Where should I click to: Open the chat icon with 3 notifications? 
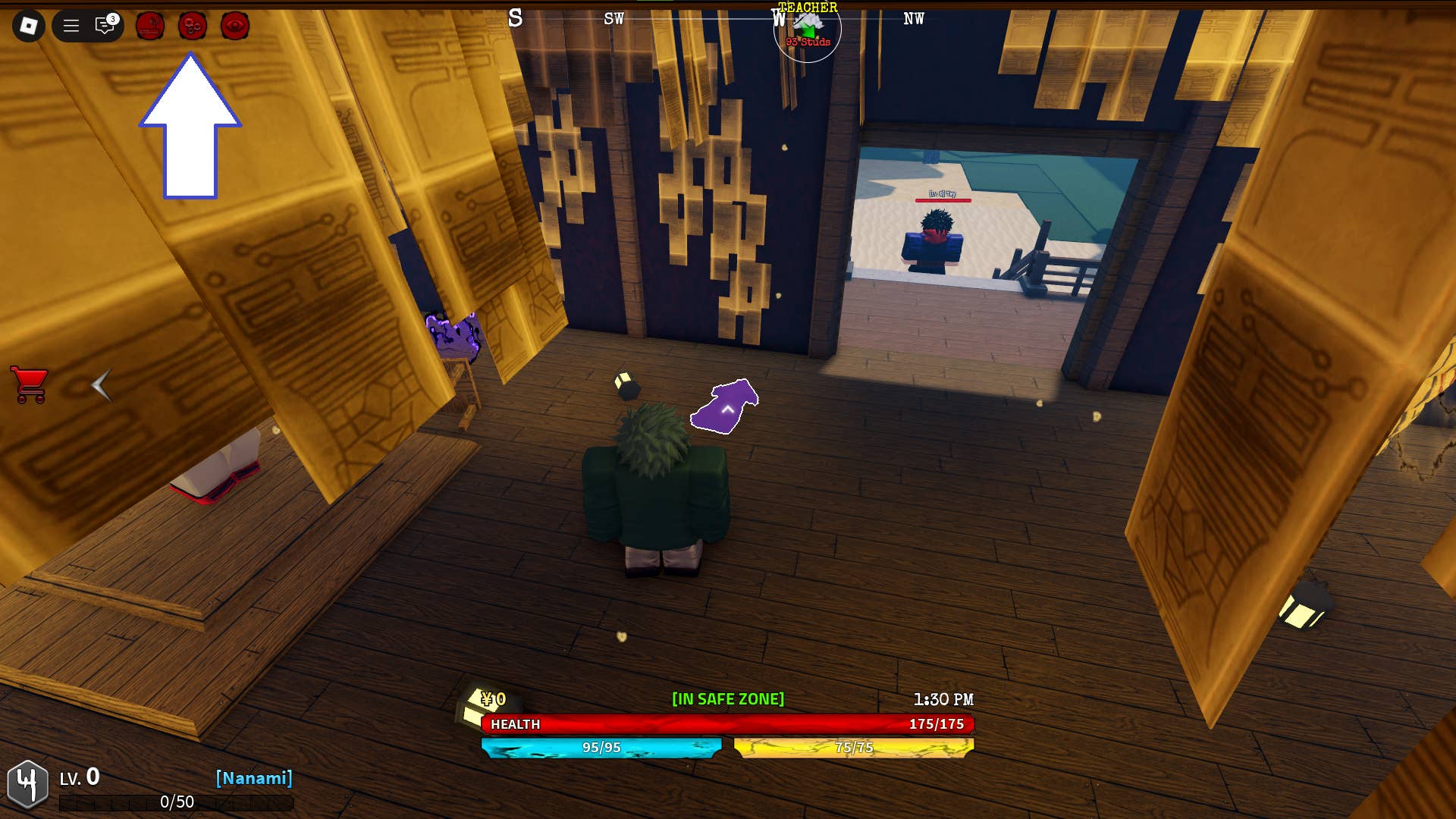click(103, 26)
